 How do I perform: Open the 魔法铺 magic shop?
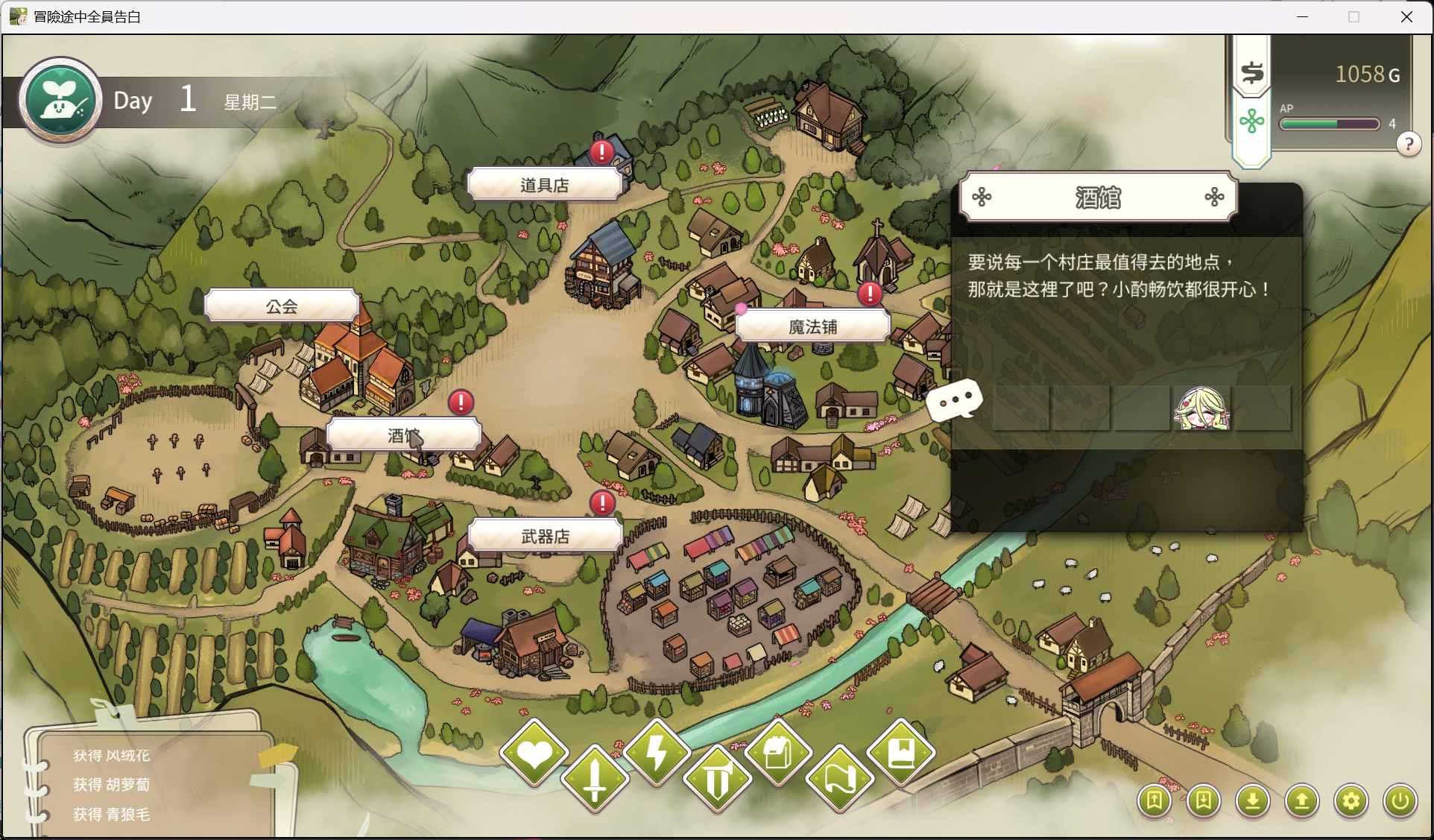[x=812, y=326]
